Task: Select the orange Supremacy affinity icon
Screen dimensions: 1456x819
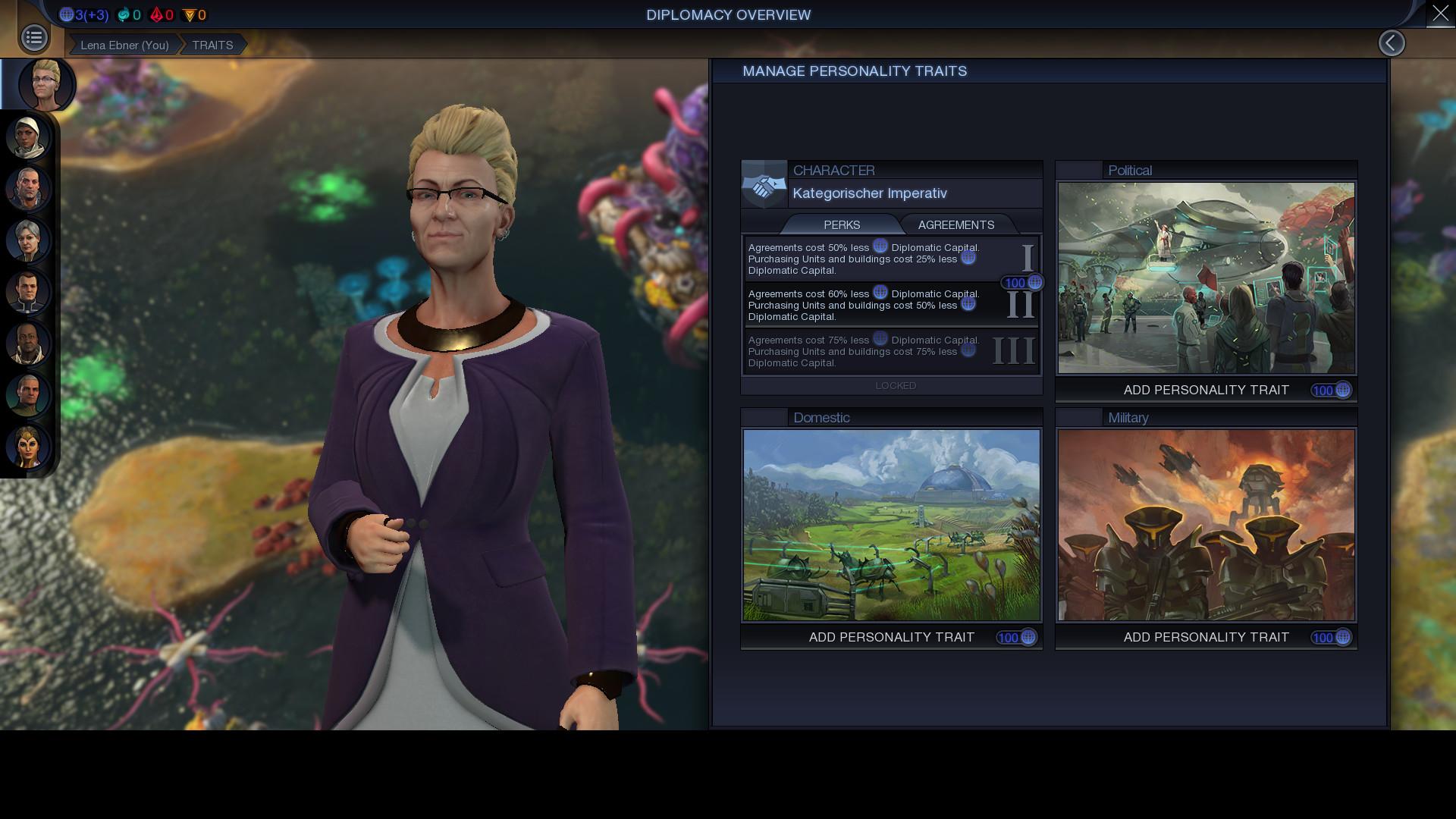Action: (190, 14)
